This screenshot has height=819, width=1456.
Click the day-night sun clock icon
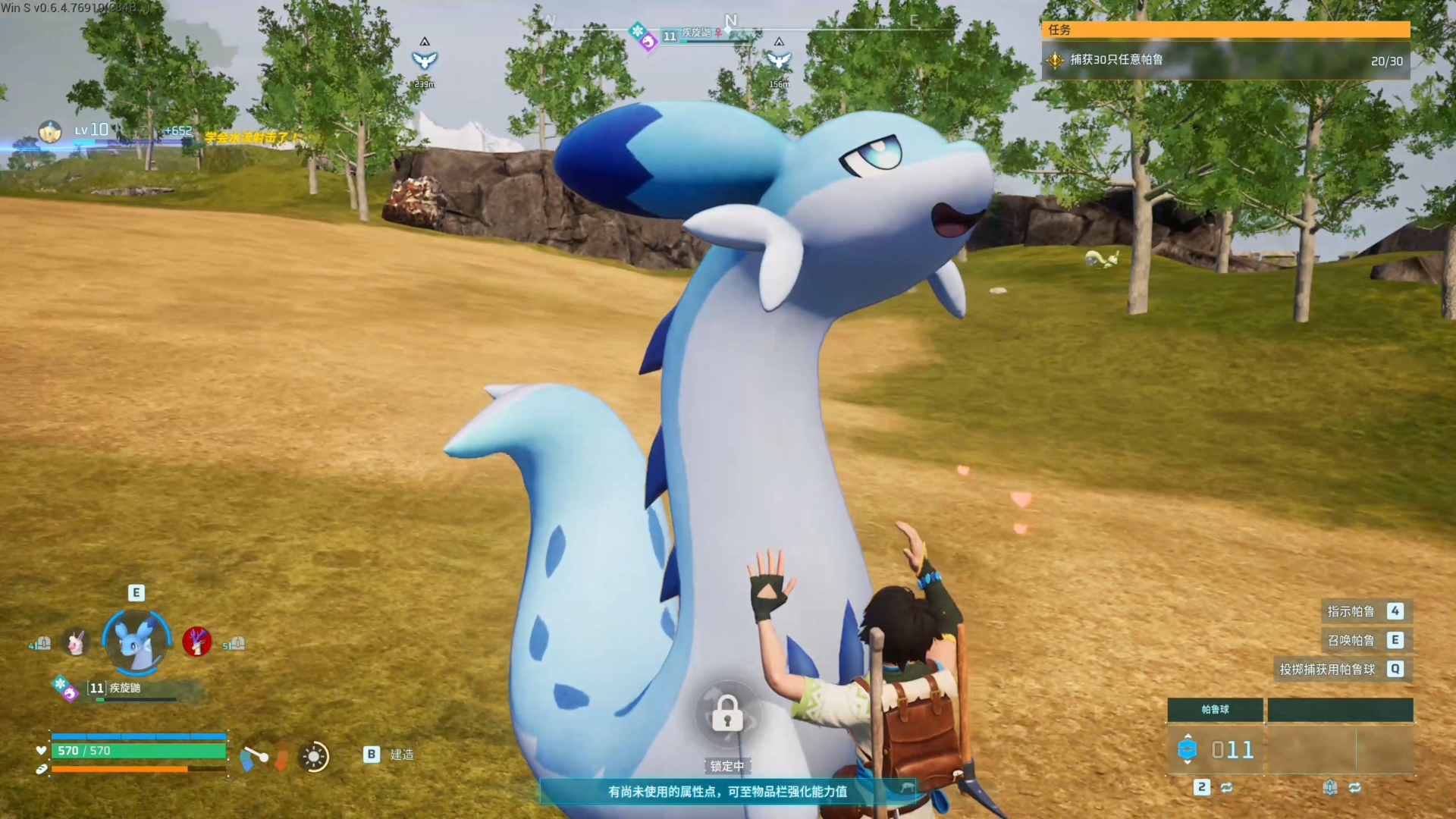tap(314, 756)
